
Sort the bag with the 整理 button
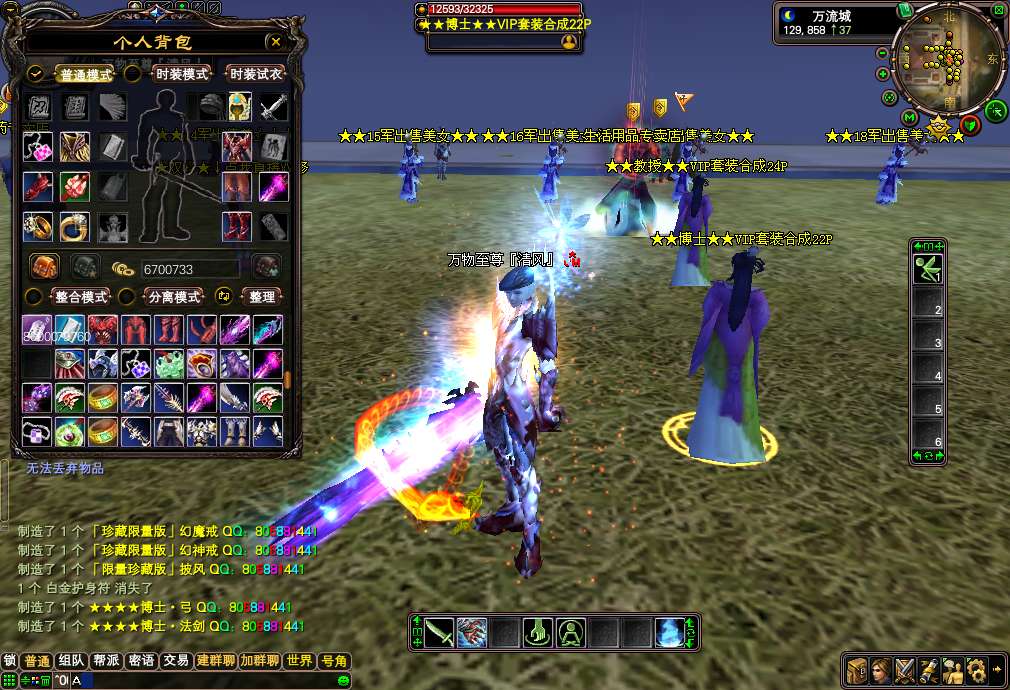pyautogui.click(x=262, y=297)
